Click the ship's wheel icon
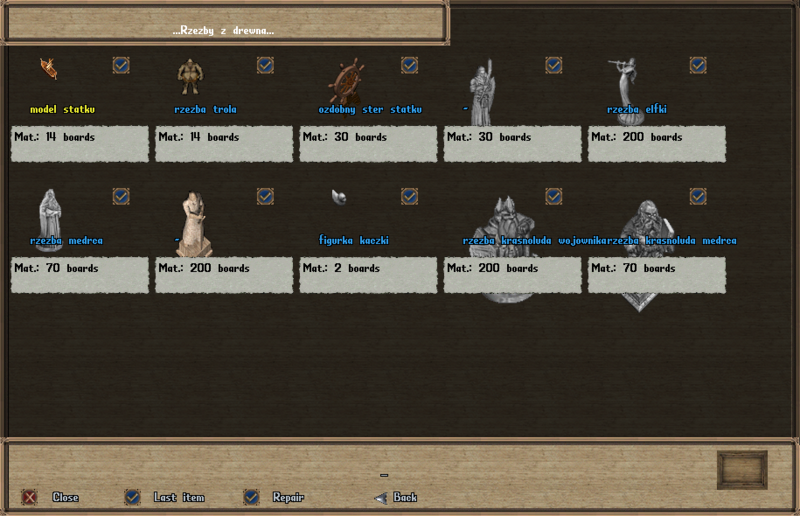Viewport: 800px width, 516px height. [346, 80]
